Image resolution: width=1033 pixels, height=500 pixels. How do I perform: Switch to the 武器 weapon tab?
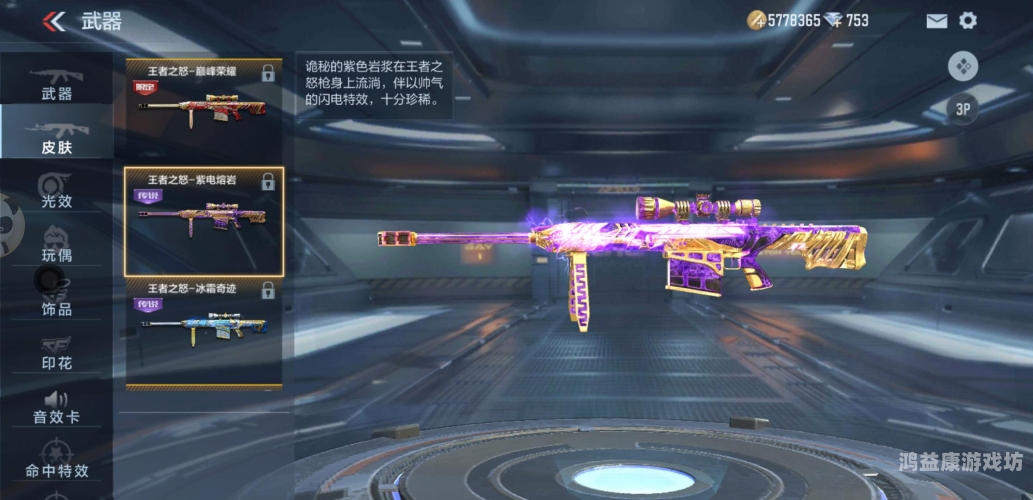click(x=56, y=84)
